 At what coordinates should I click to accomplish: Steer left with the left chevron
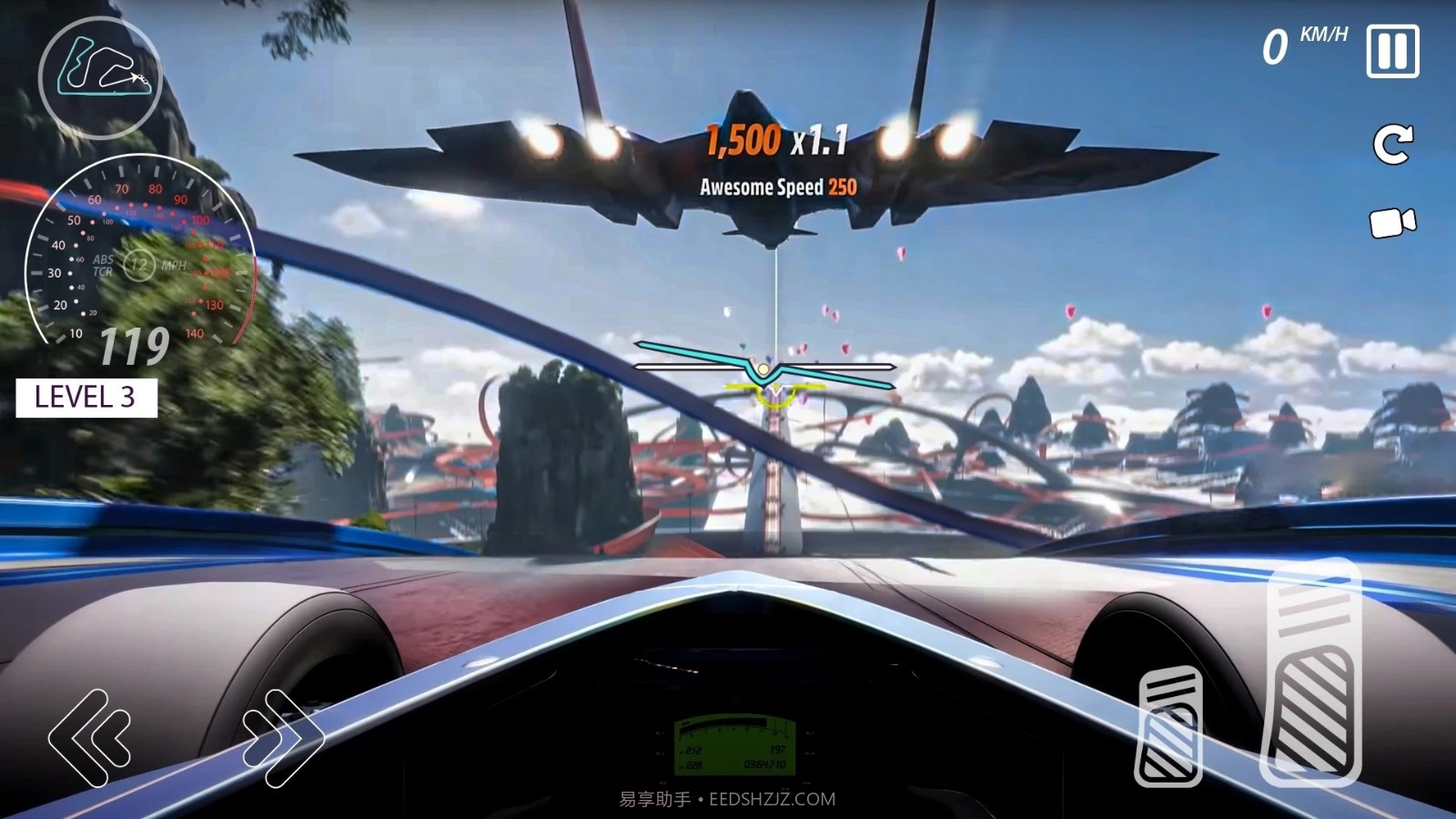[x=90, y=737]
